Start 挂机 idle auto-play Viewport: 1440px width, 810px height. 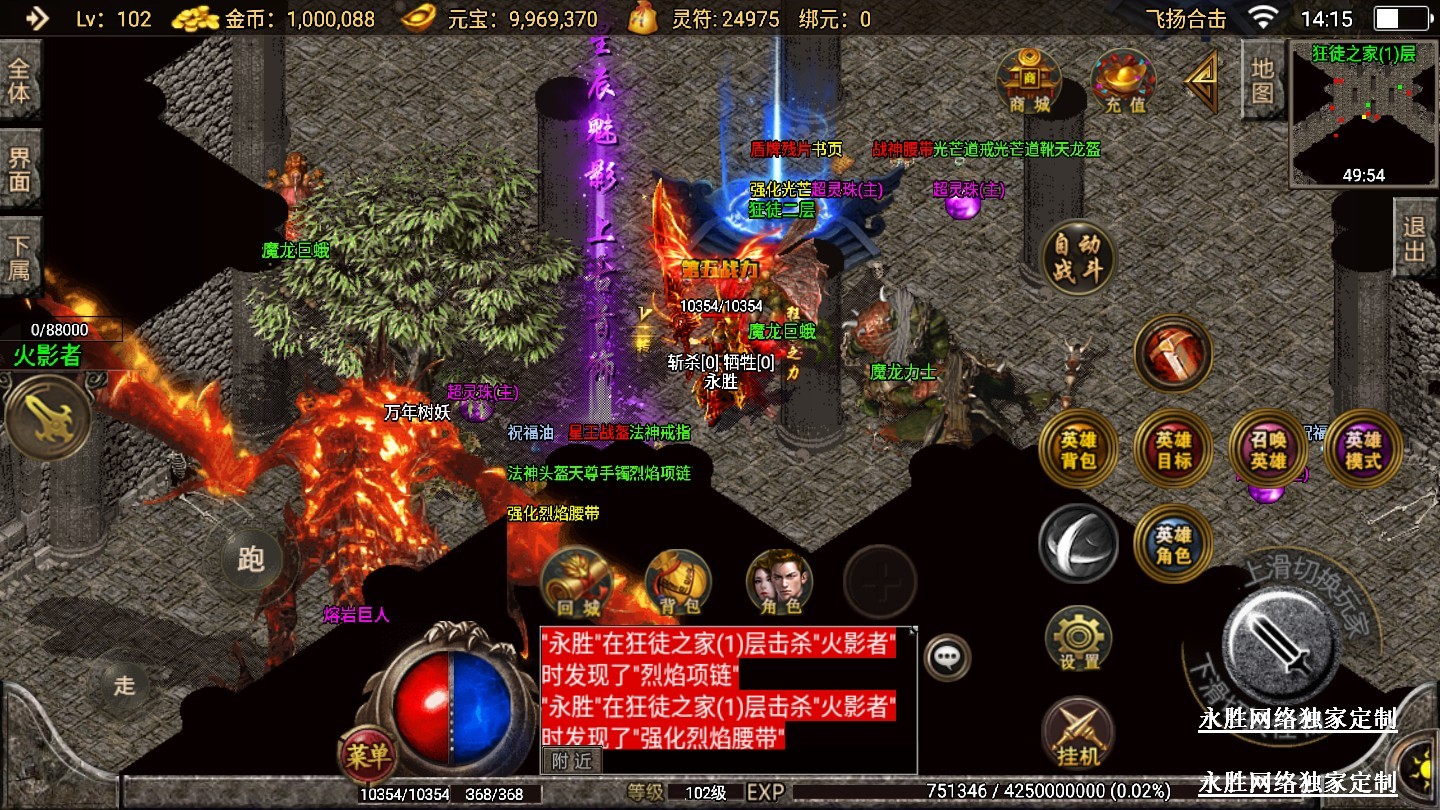[x=1078, y=731]
